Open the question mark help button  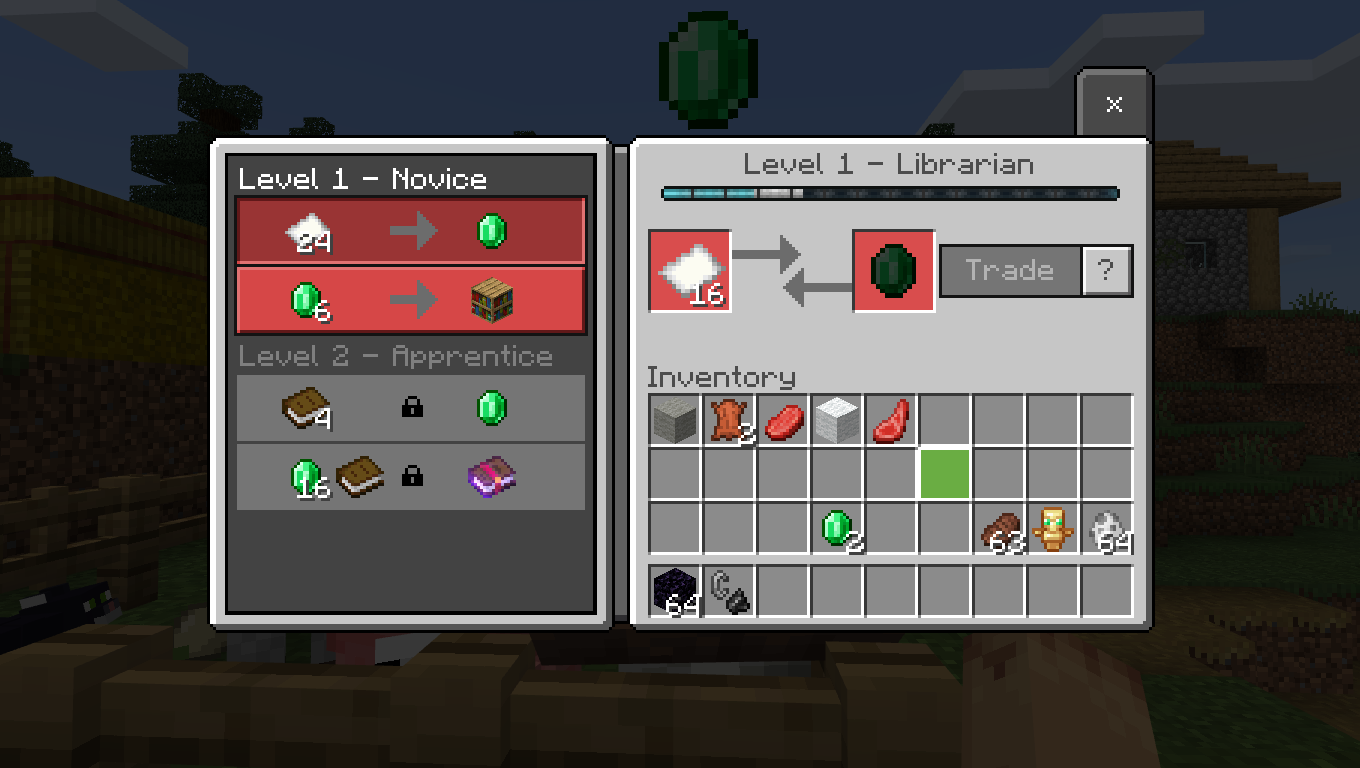(1106, 271)
